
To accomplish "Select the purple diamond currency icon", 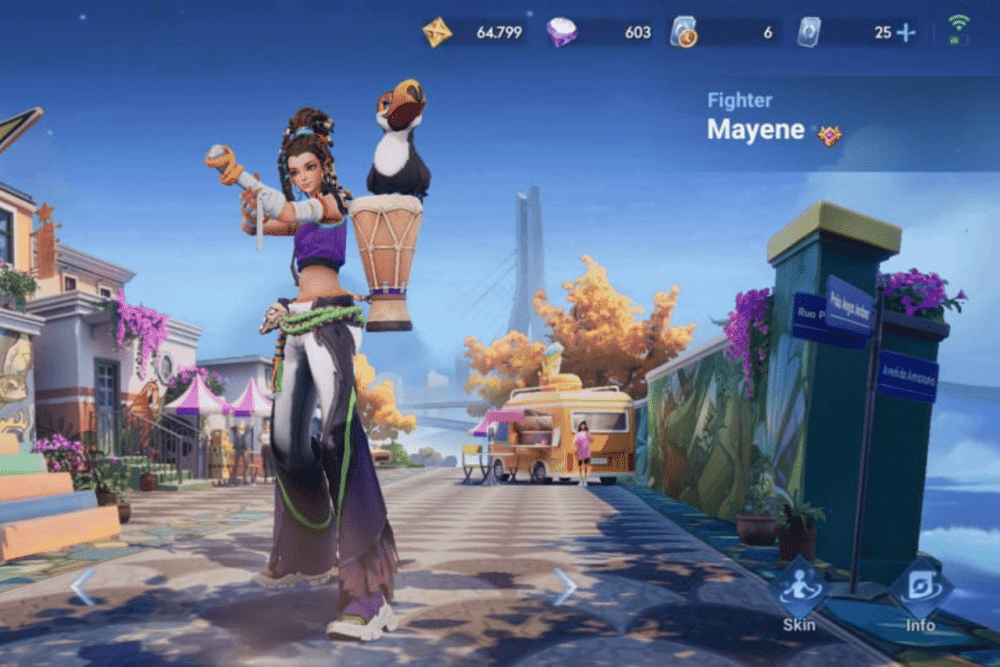I will (562, 32).
